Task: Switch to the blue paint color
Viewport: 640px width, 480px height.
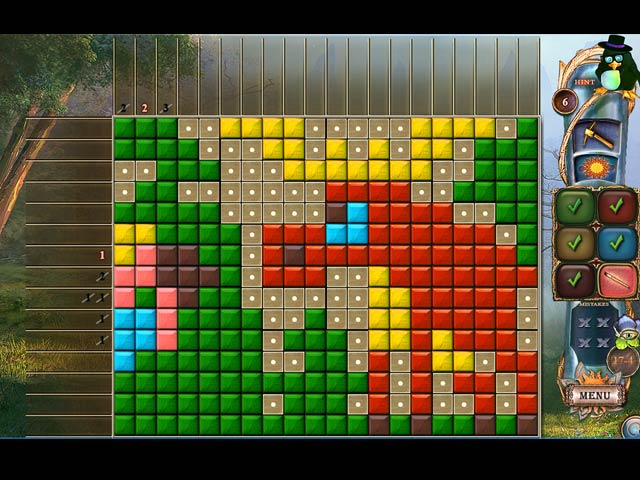Action: 617,243
